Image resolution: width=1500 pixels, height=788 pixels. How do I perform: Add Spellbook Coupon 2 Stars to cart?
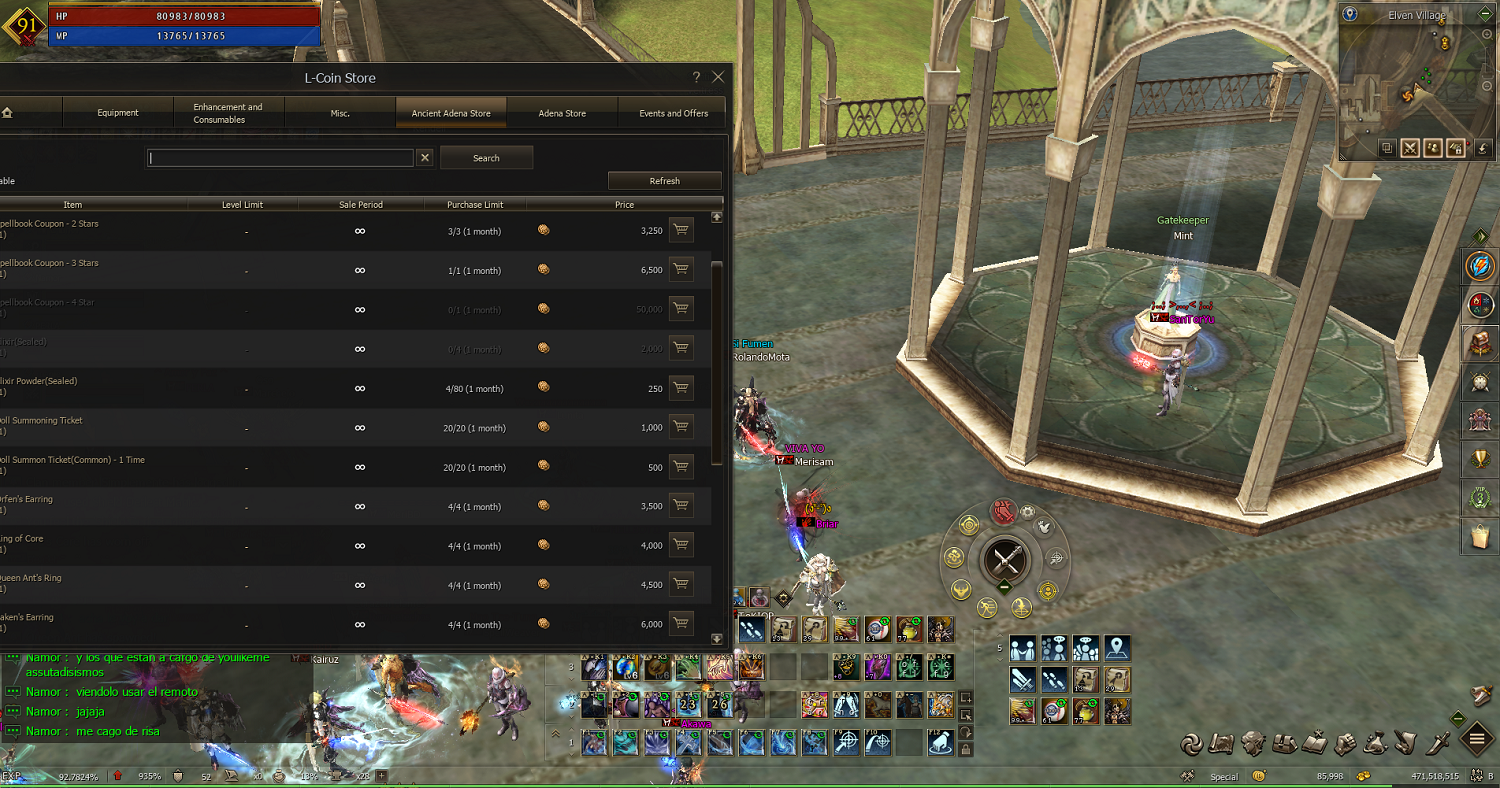pos(681,231)
